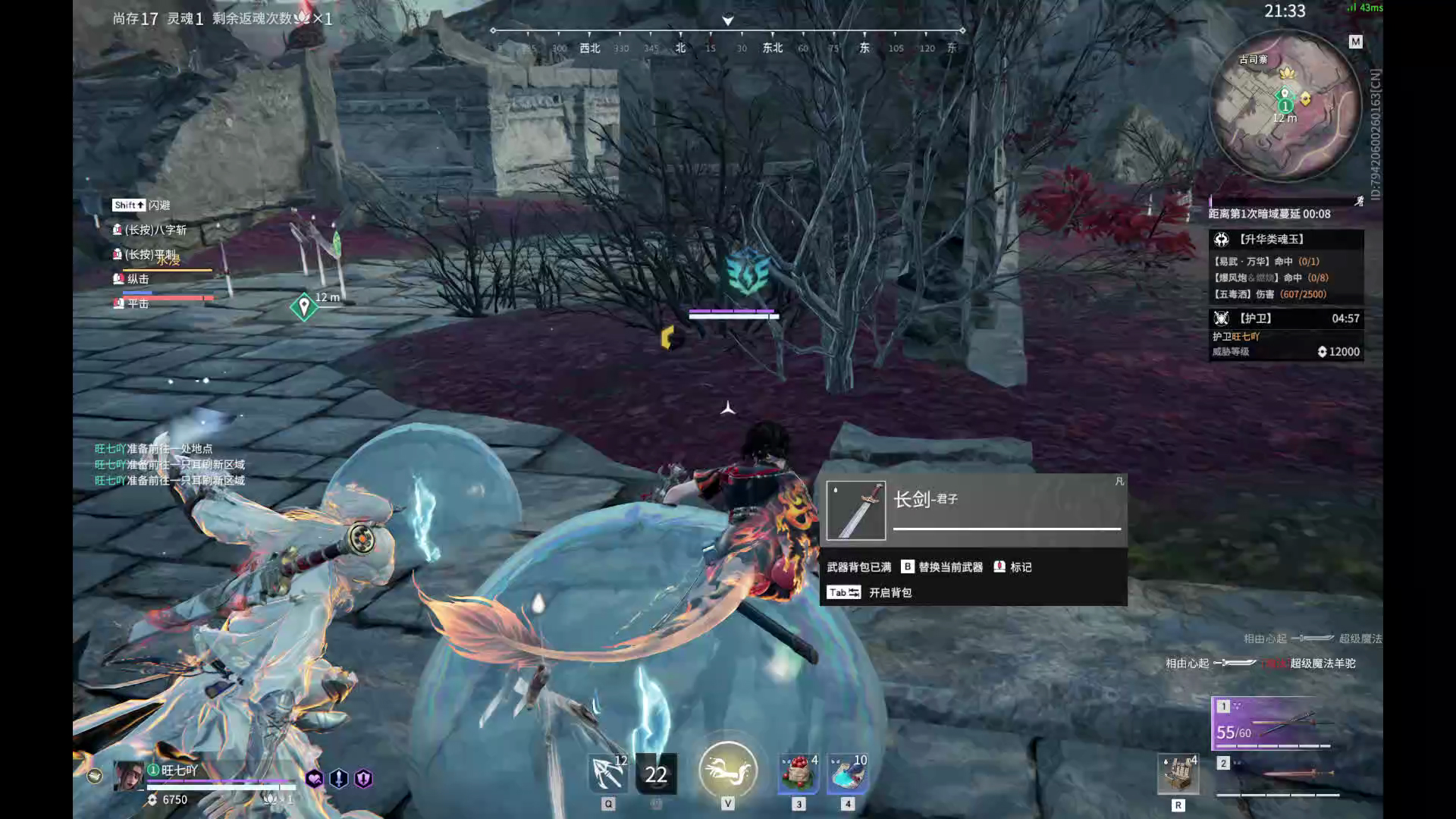Open the 护卫 bounty objective panel

click(1285, 318)
